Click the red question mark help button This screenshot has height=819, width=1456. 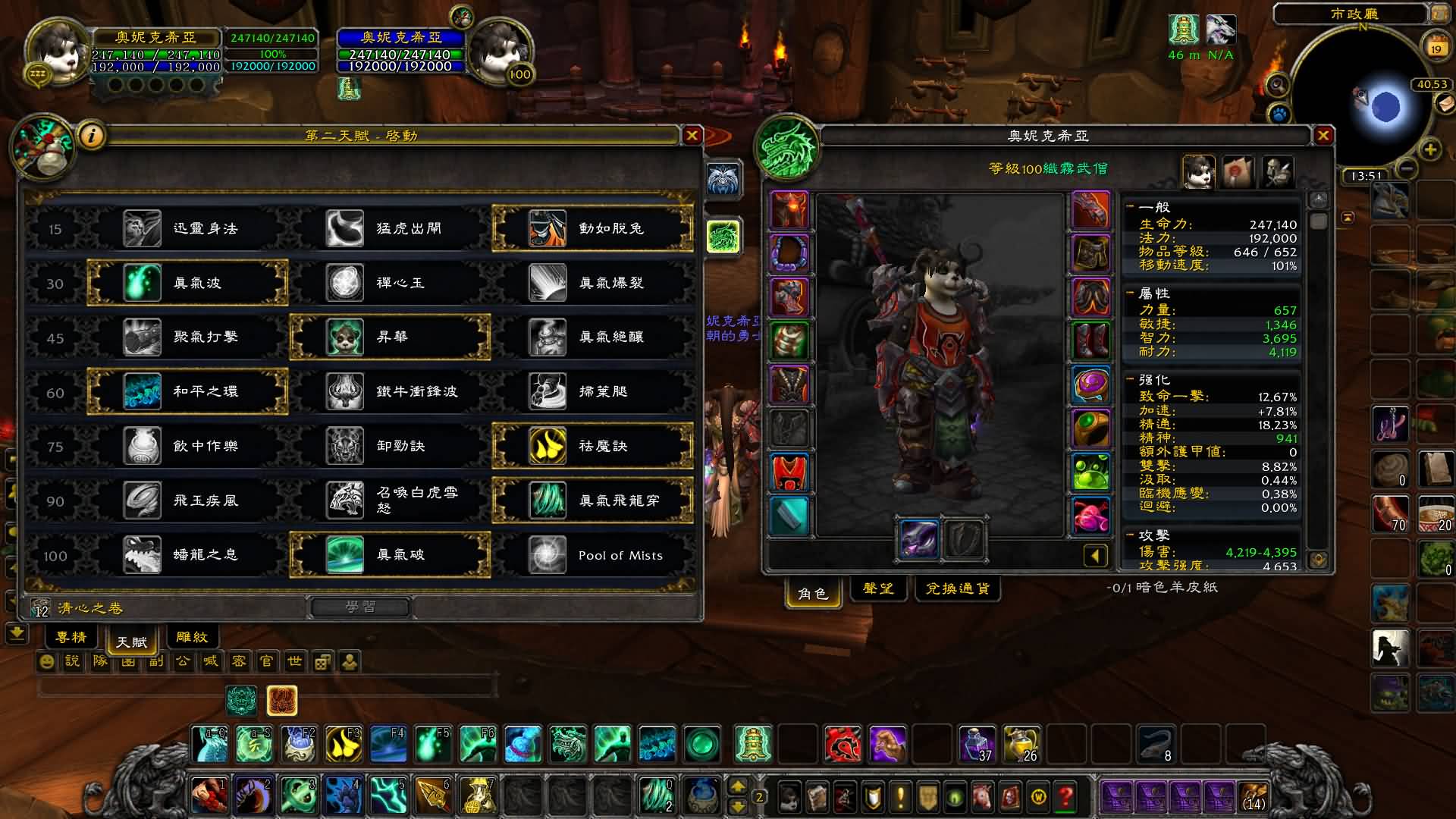[x=1065, y=796]
